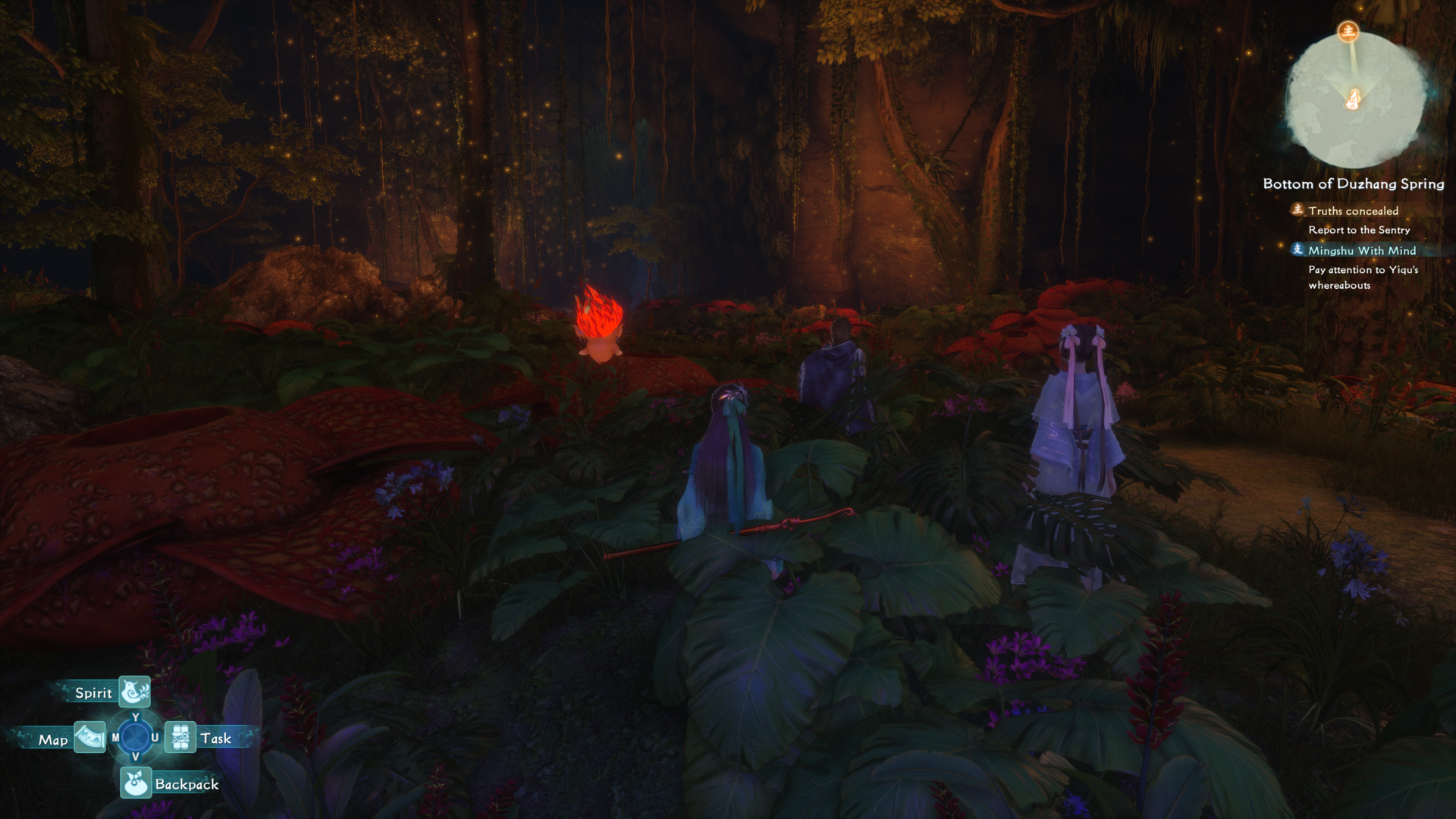Open the Map icon
The image size is (1456, 819).
coord(89,737)
